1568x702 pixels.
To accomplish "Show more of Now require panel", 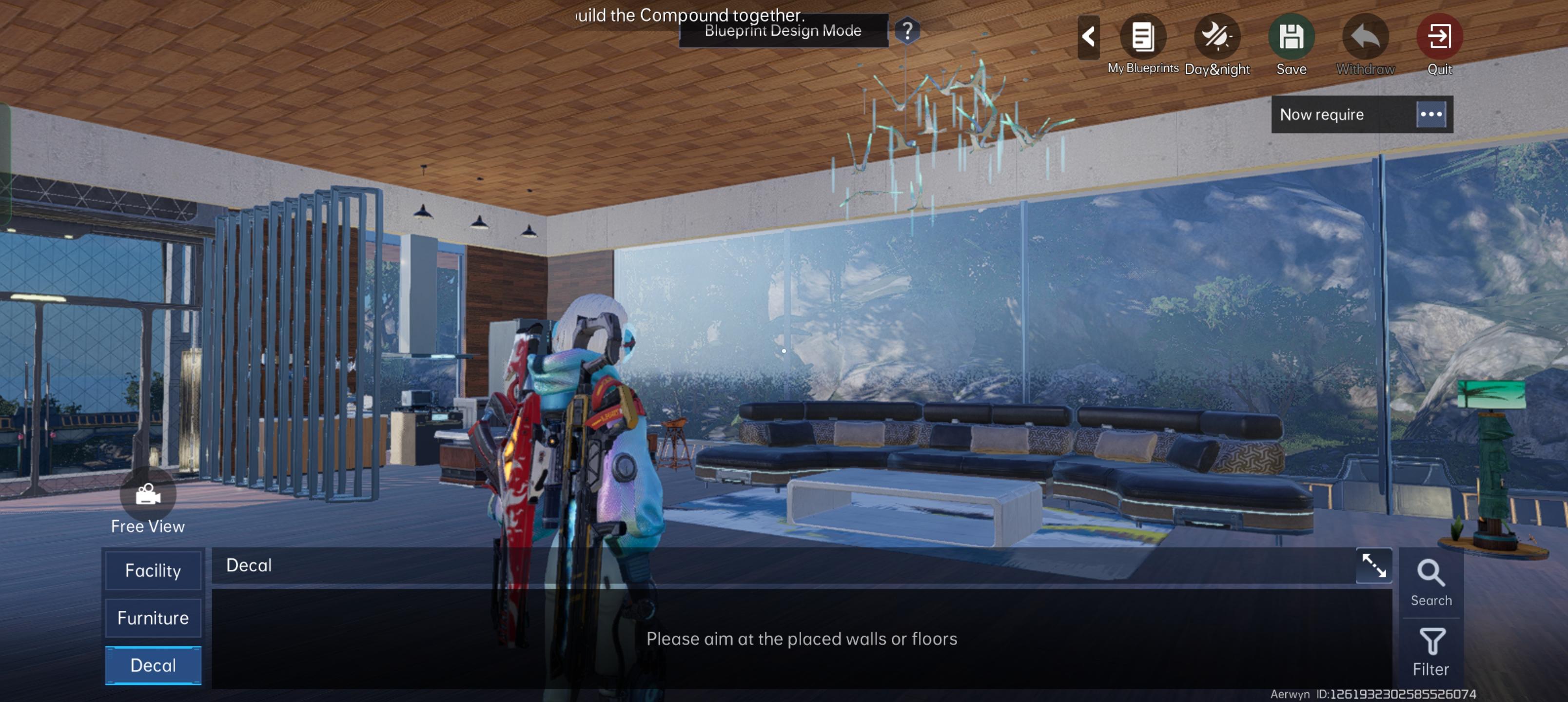I will click(x=1431, y=114).
